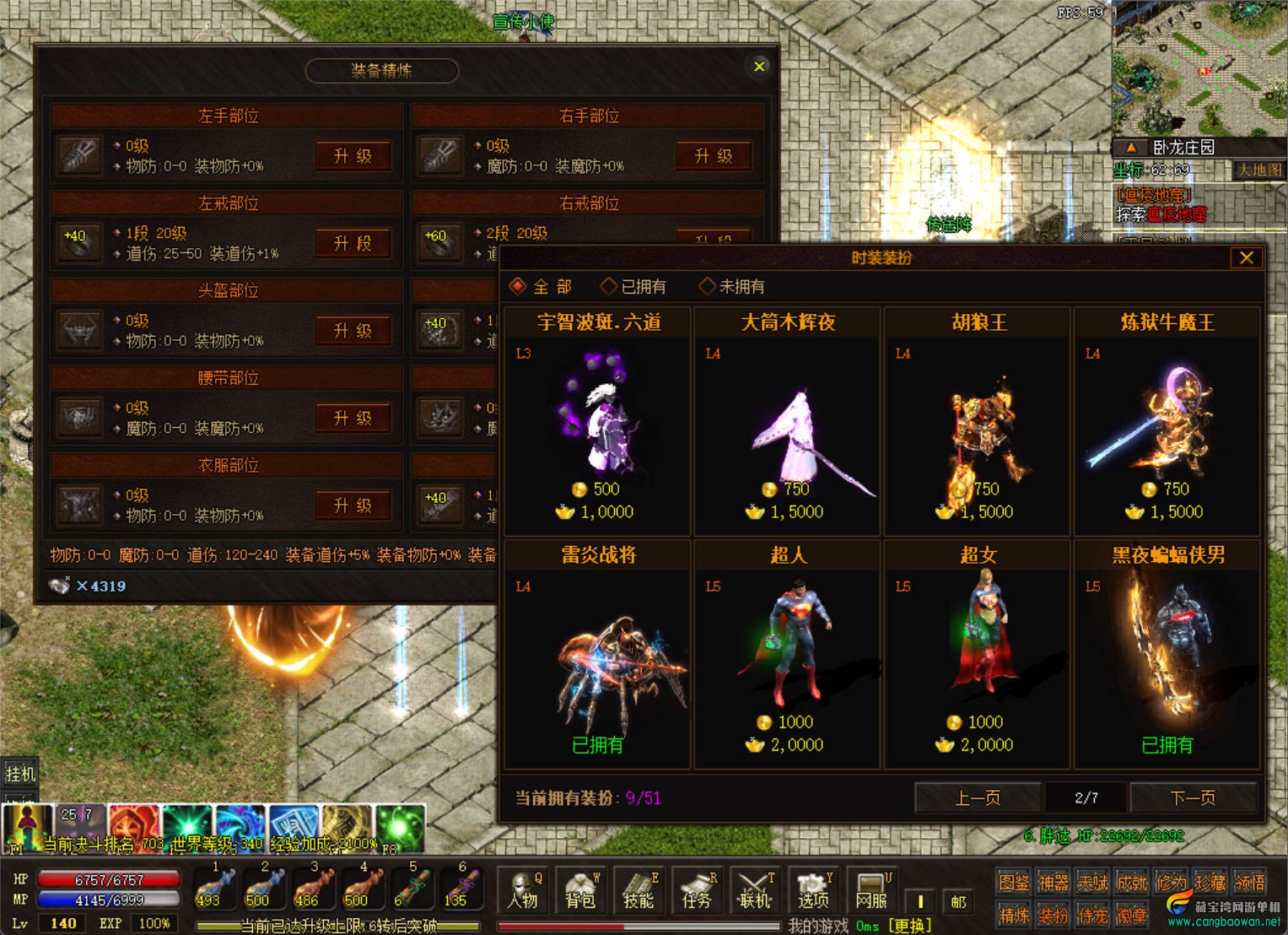This screenshot has width=1288, height=935.
Task: Open the 技能 skills menu
Action: [x=639, y=891]
